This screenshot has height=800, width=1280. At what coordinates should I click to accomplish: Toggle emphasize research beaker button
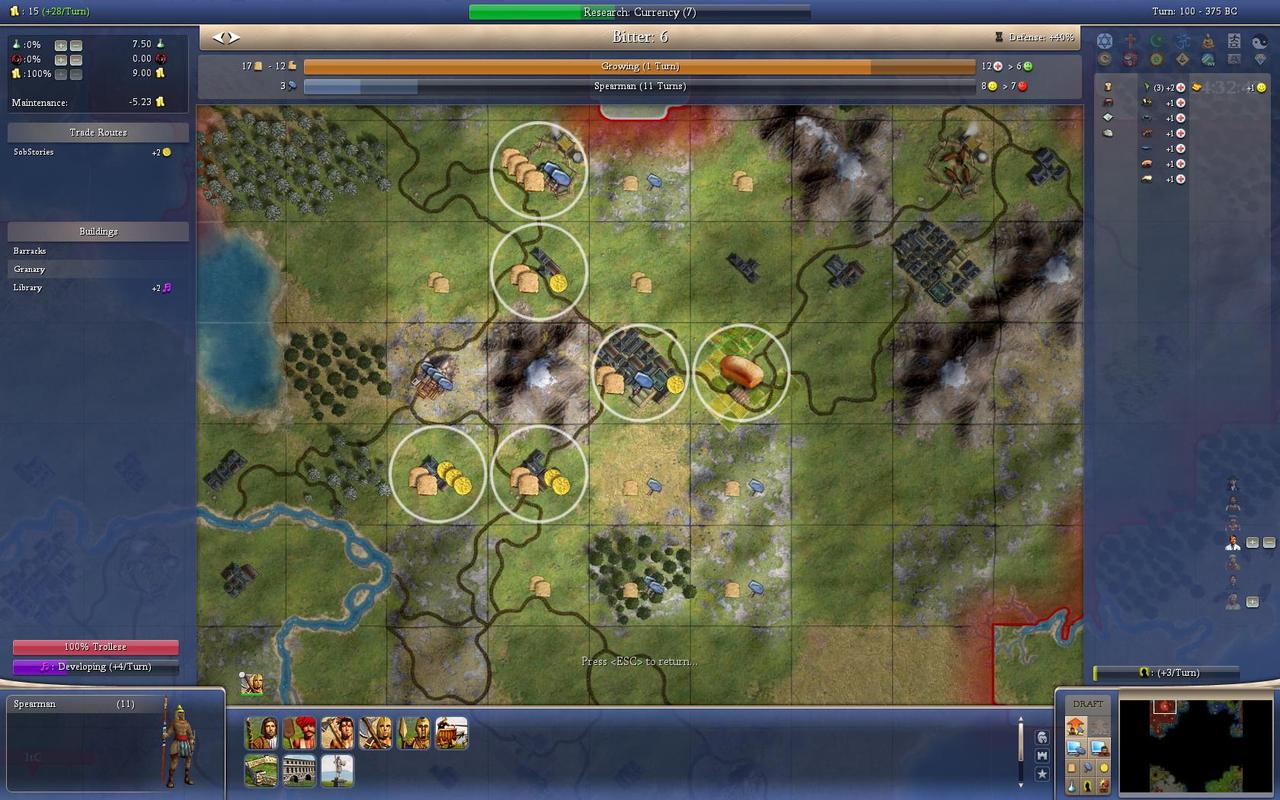[x=1073, y=786]
